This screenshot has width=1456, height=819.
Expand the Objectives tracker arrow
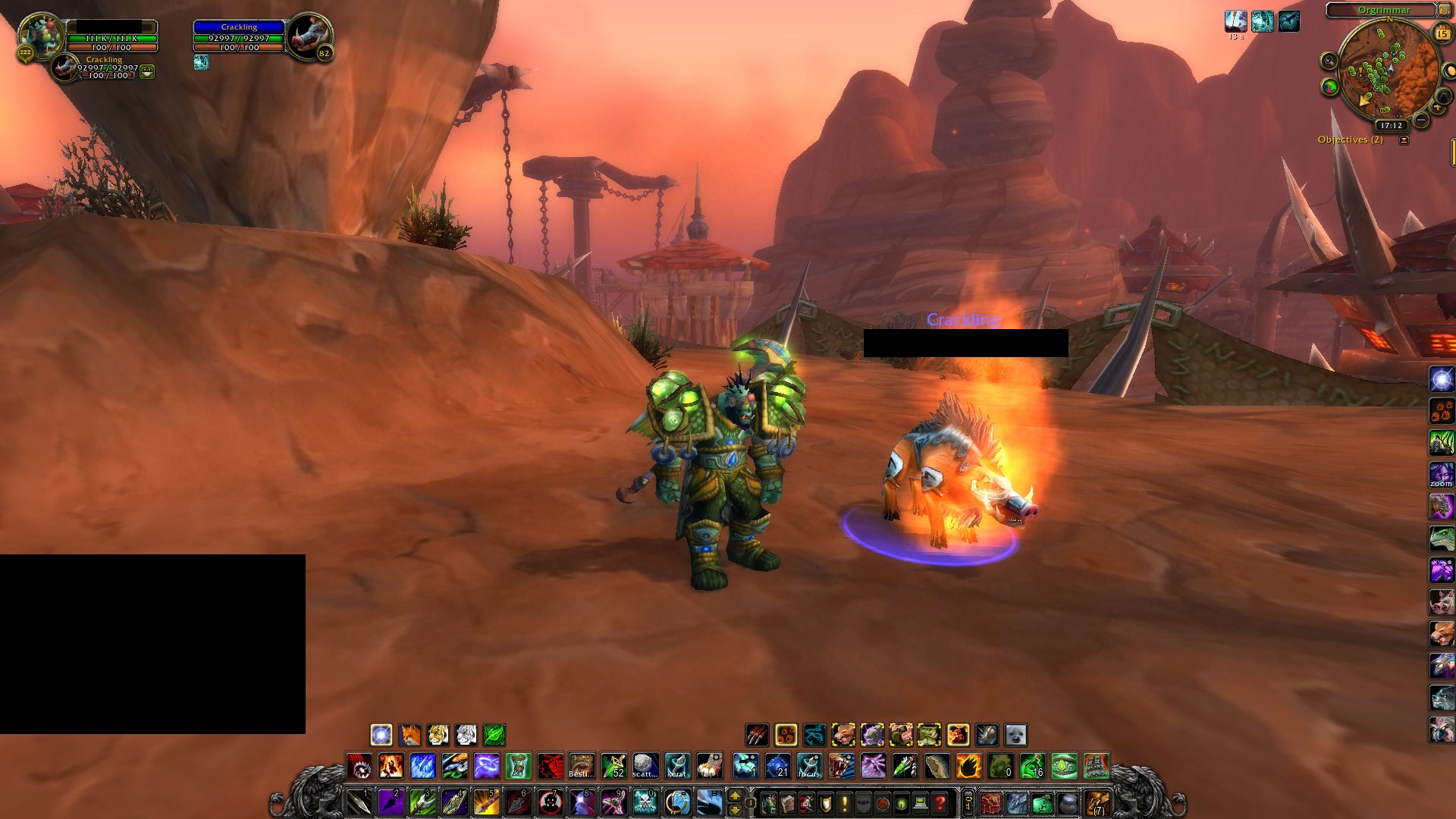[x=1404, y=140]
